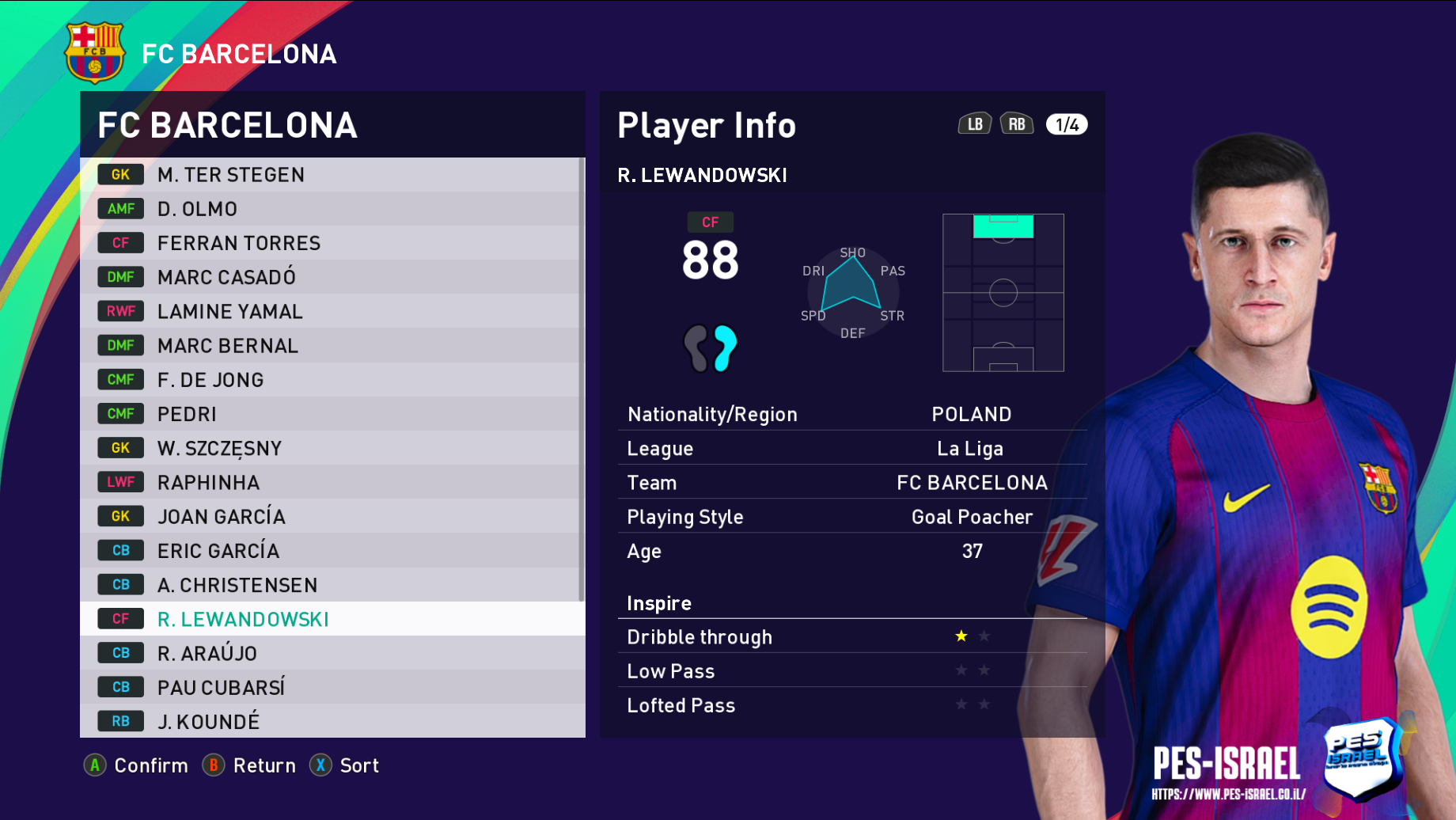Screen dimensions: 1456x820
Task: Select Pedri from the player list
Action: [332, 414]
